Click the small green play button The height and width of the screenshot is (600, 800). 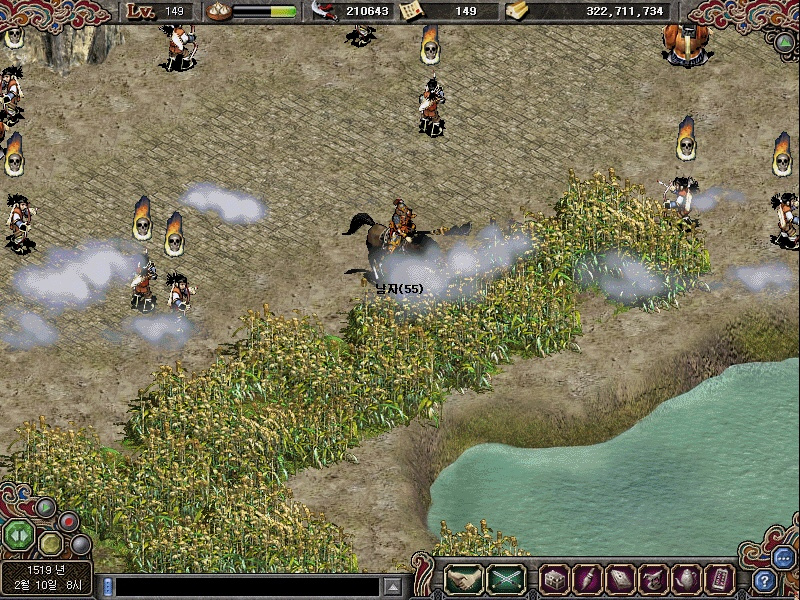click(44, 508)
